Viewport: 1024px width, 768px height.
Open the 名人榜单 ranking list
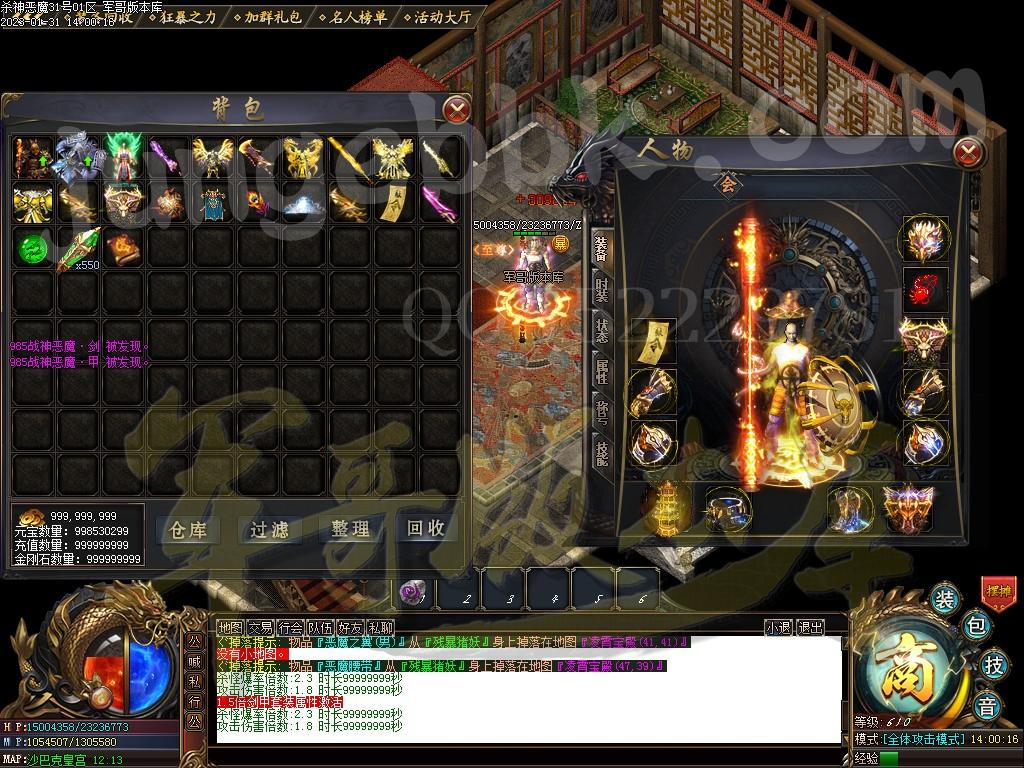(x=353, y=17)
